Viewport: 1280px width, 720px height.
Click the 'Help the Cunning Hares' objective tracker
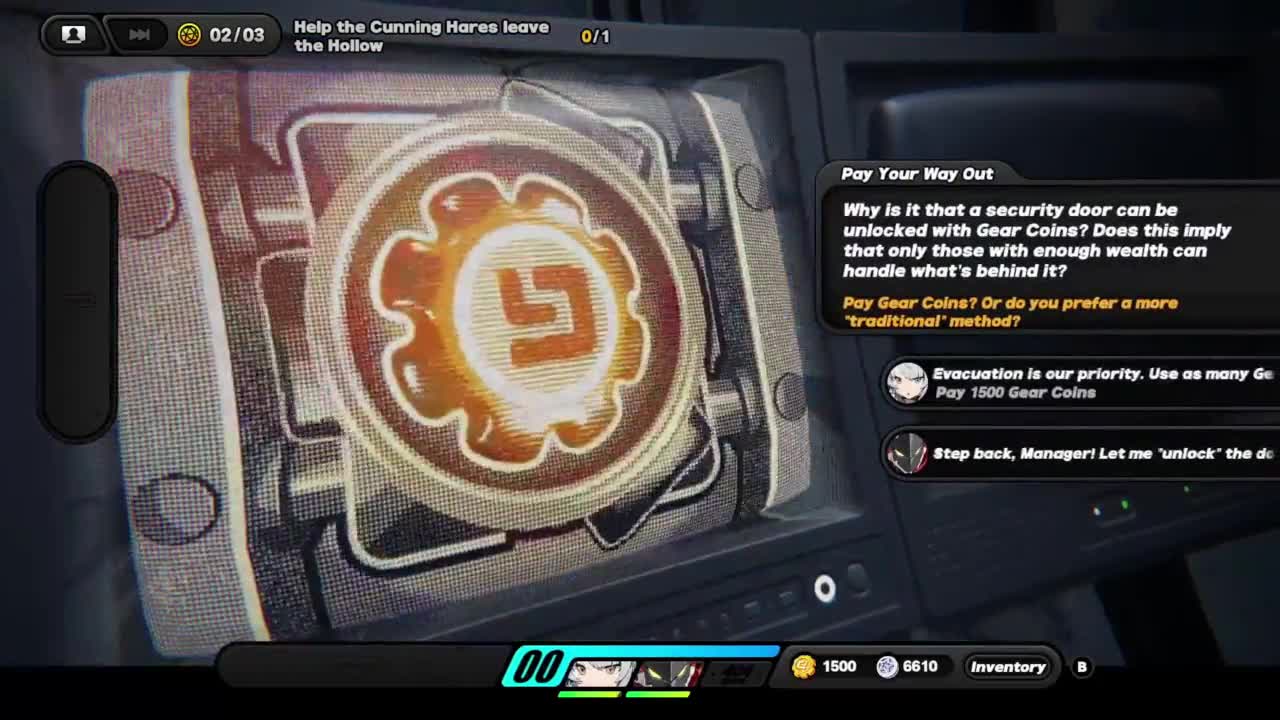[421, 36]
